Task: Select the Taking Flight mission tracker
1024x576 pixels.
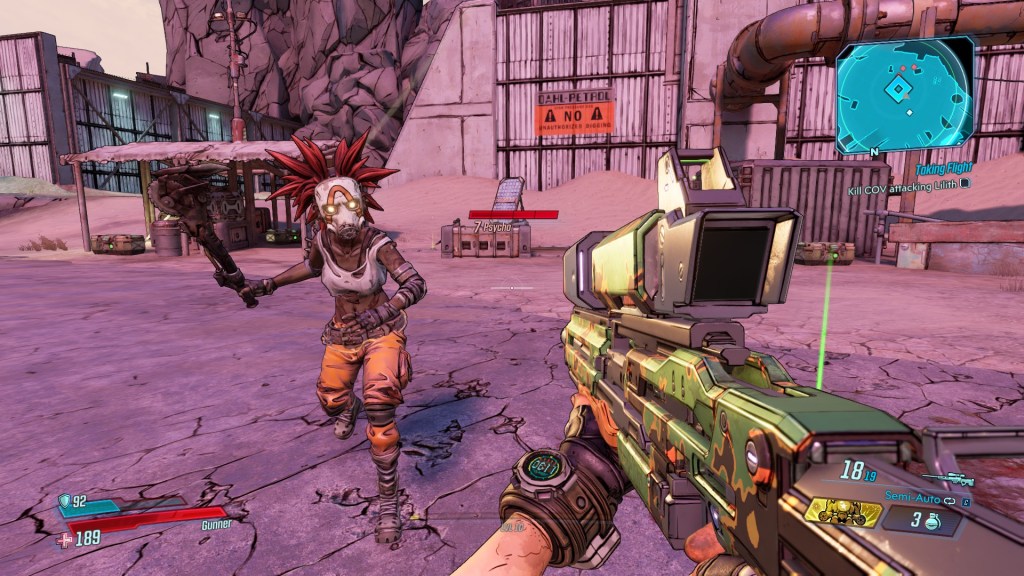Action: (942, 170)
